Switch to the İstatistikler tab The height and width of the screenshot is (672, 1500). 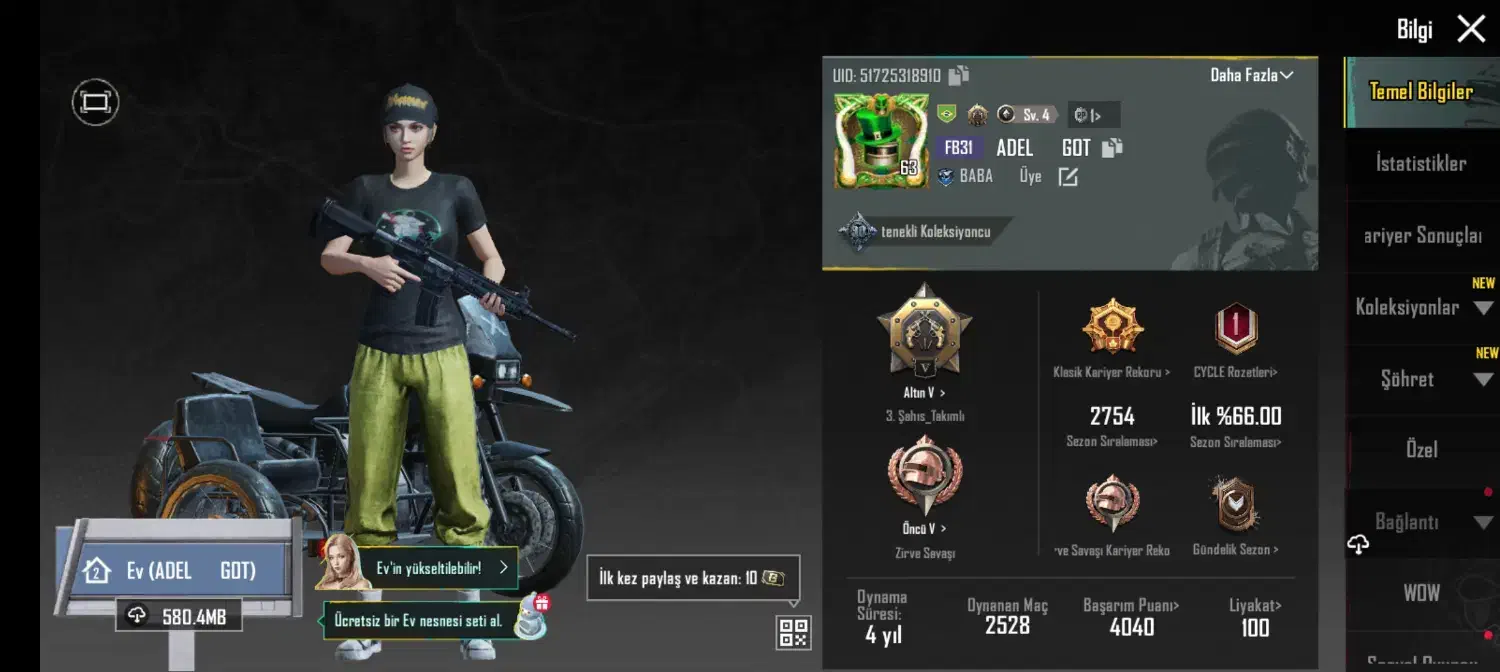pyautogui.click(x=1421, y=164)
